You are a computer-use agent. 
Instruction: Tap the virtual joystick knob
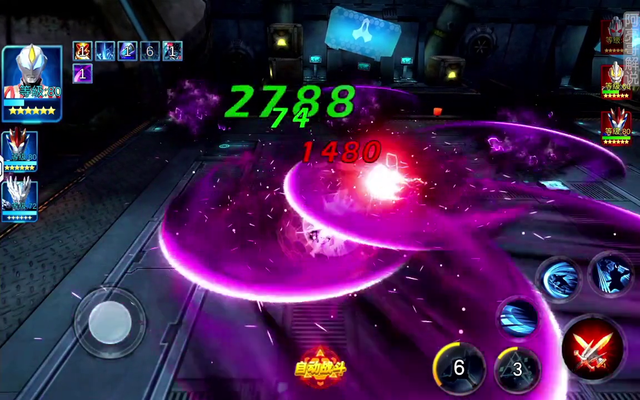pos(109,322)
